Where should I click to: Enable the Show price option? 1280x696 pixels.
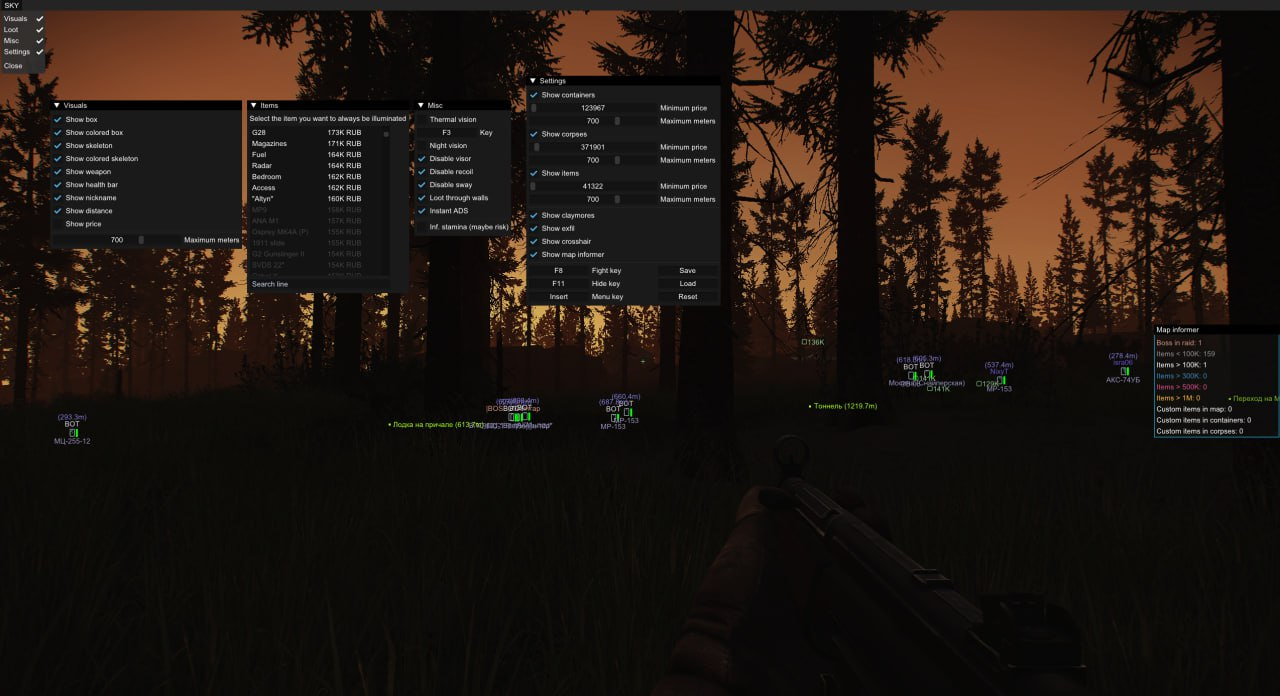58,224
